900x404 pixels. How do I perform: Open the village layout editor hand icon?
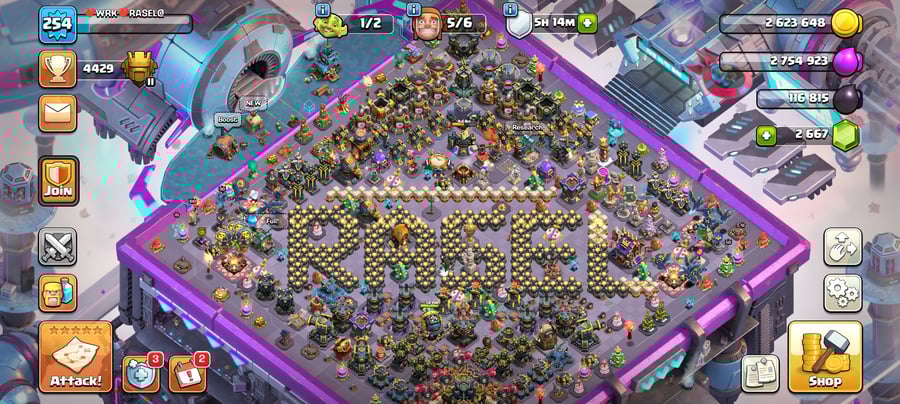click(x=842, y=247)
